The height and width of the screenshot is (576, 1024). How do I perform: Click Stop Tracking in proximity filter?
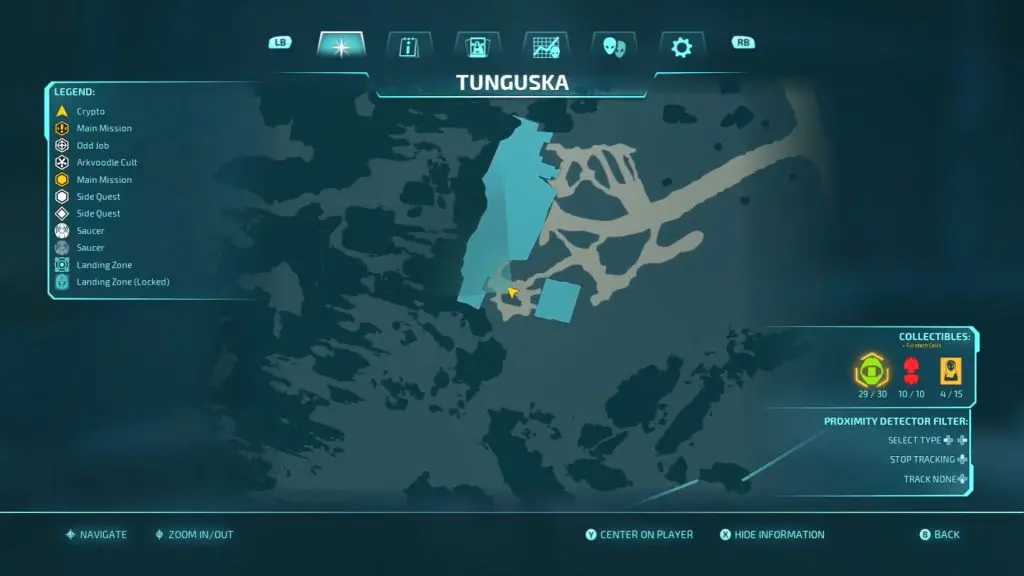click(928, 460)
